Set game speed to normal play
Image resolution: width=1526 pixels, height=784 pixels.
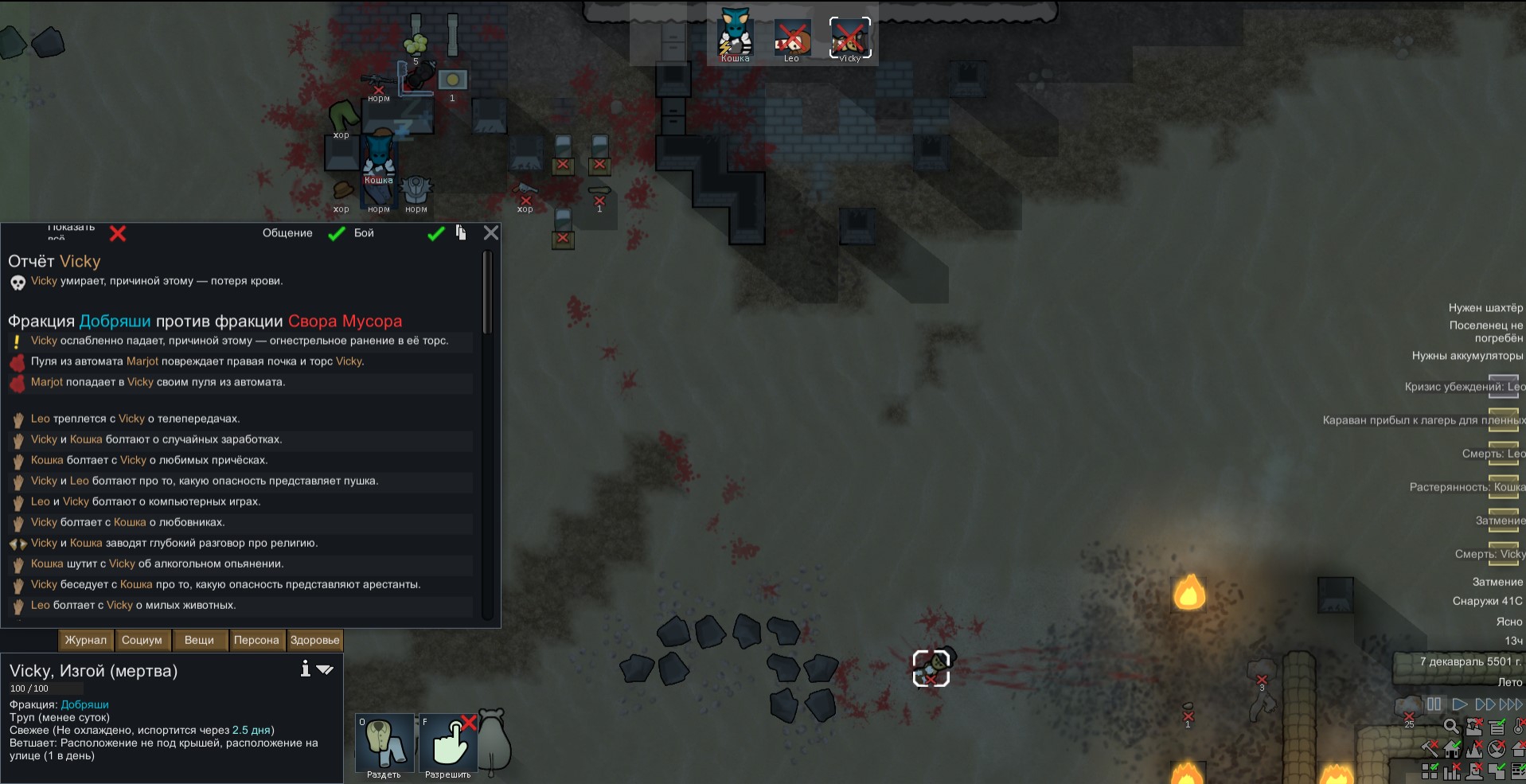(x=1459, y=704)
